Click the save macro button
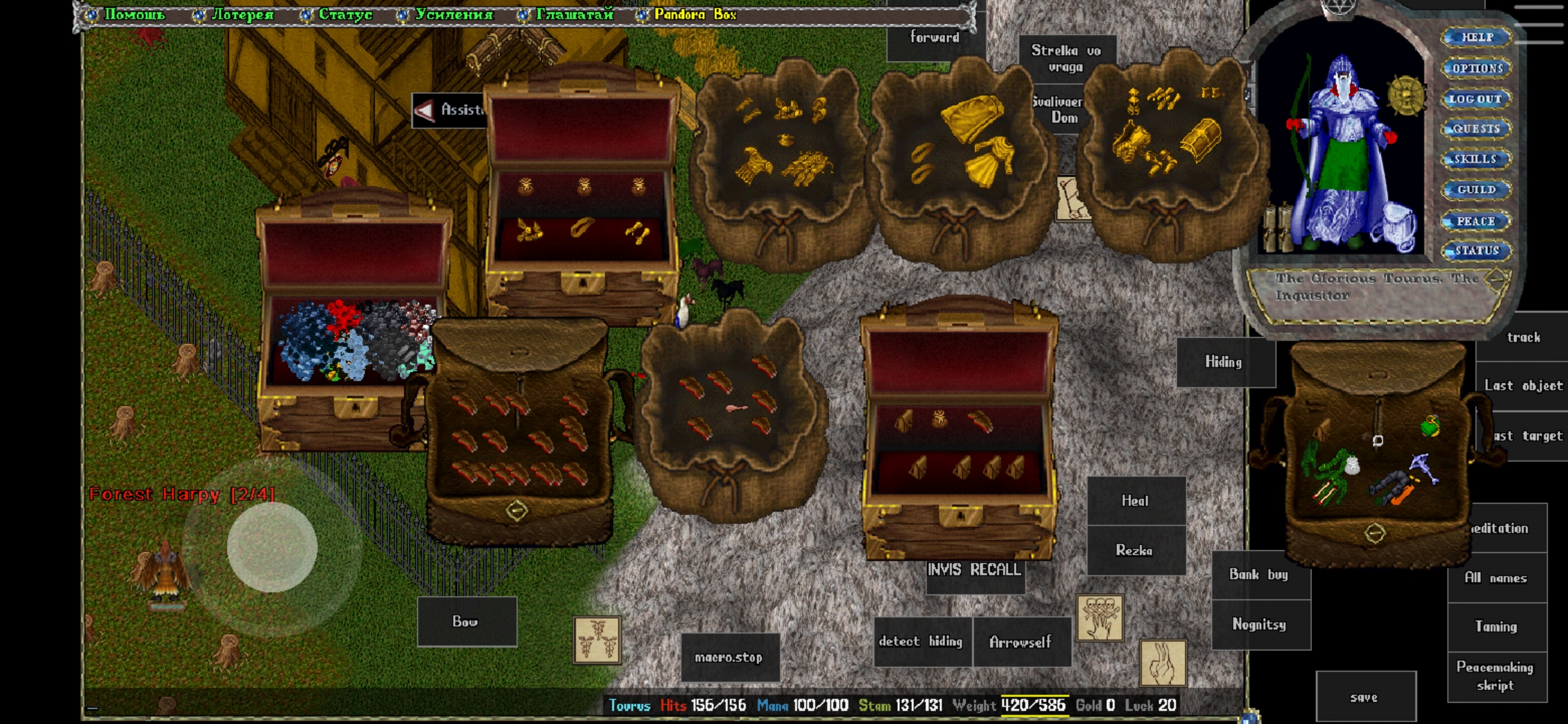Image resolution: width=1568 pixels, height=724 pixels. pos(1364,698)
